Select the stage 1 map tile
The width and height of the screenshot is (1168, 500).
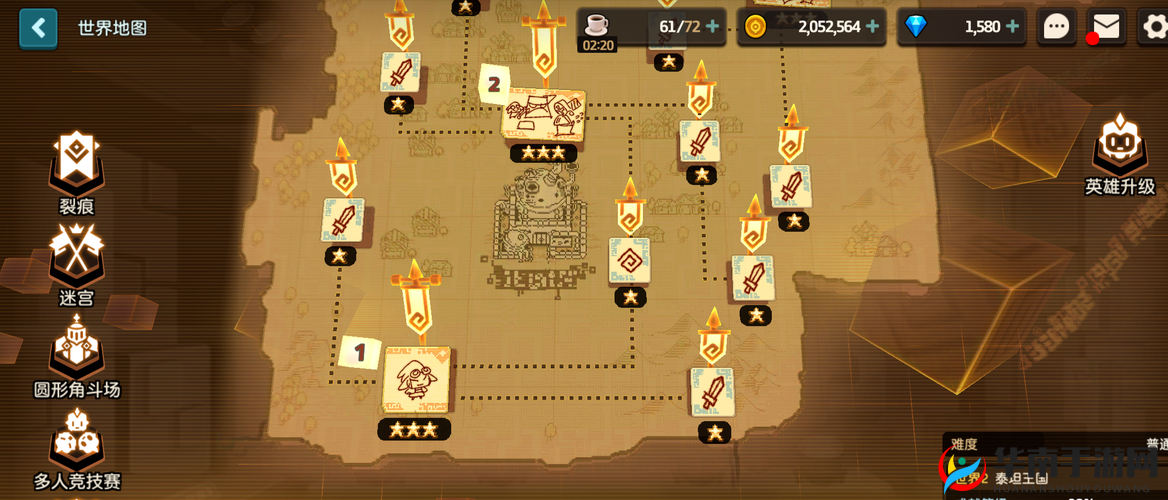click(x=415, y=379)
